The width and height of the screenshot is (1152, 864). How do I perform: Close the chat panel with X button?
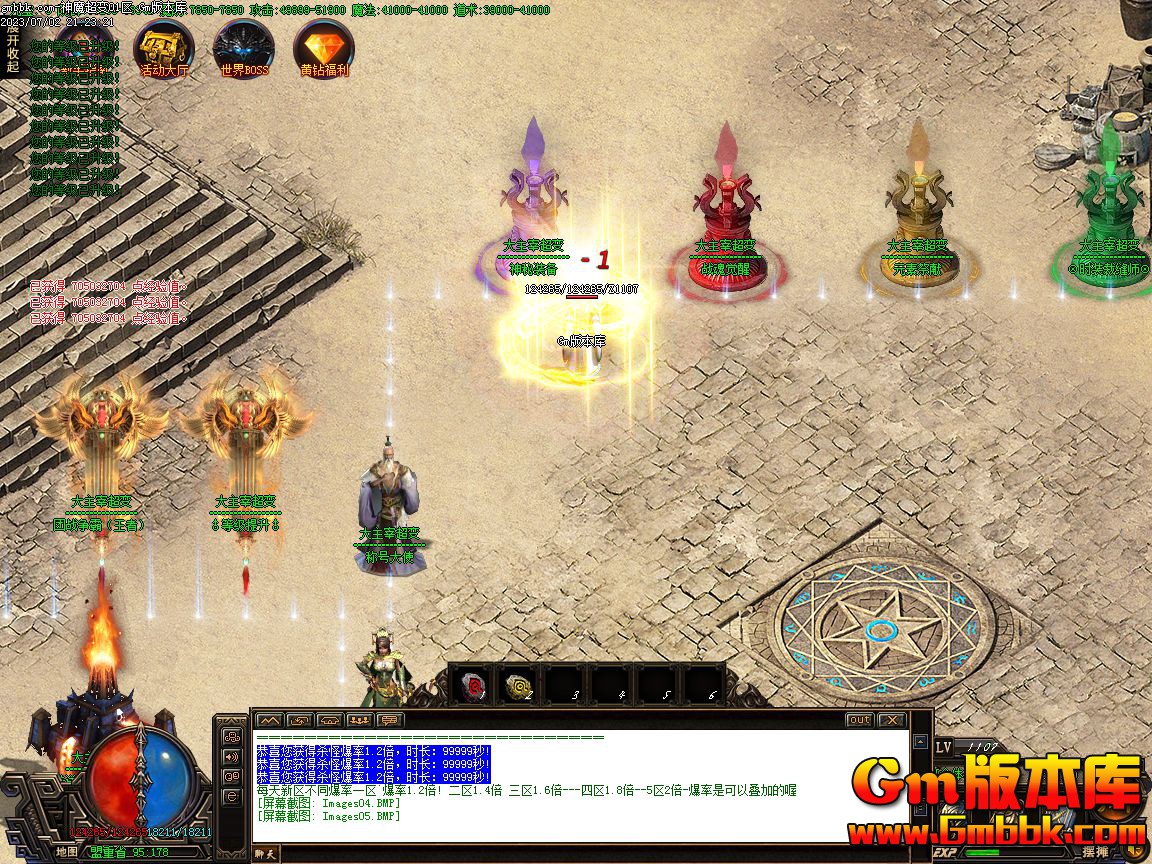tap(890, 720)
